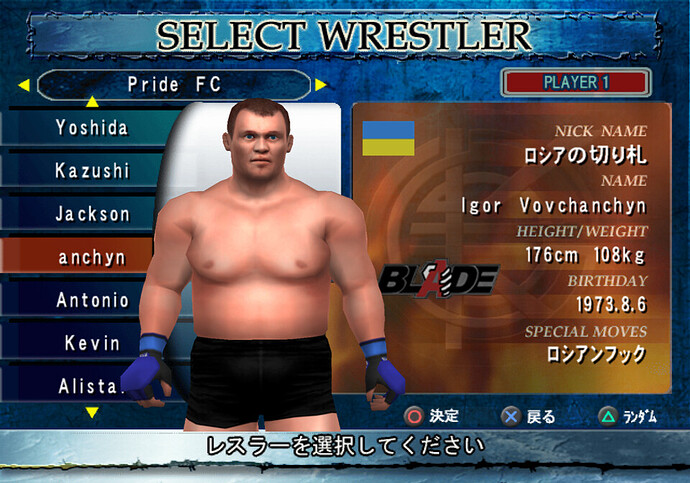Open the Pride FC promotion selector
The height and width of the screenshot is (483, 690).
click(172, 85)
